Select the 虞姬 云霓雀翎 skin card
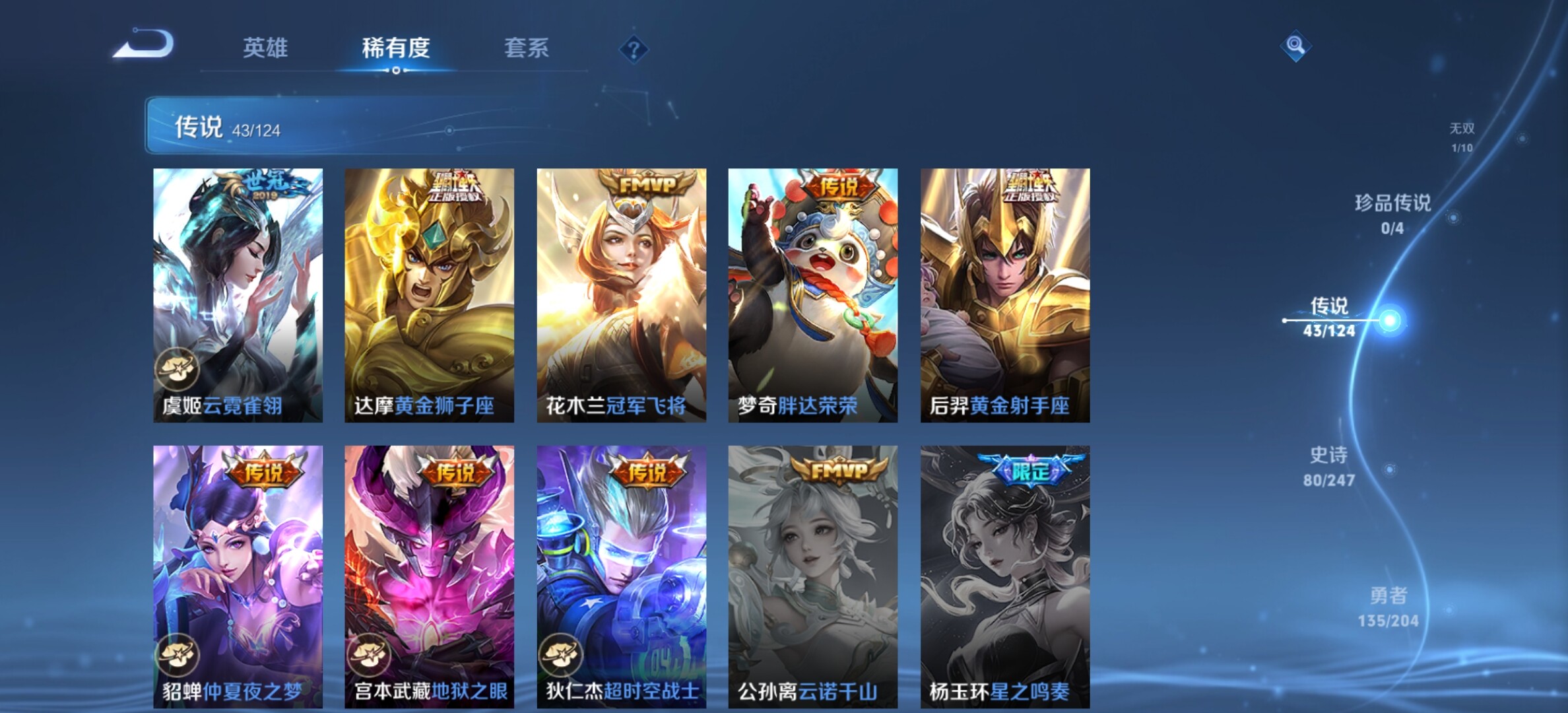Image resolution: width=1568 pixels, height=713 pixels. (x=238, y=295)
